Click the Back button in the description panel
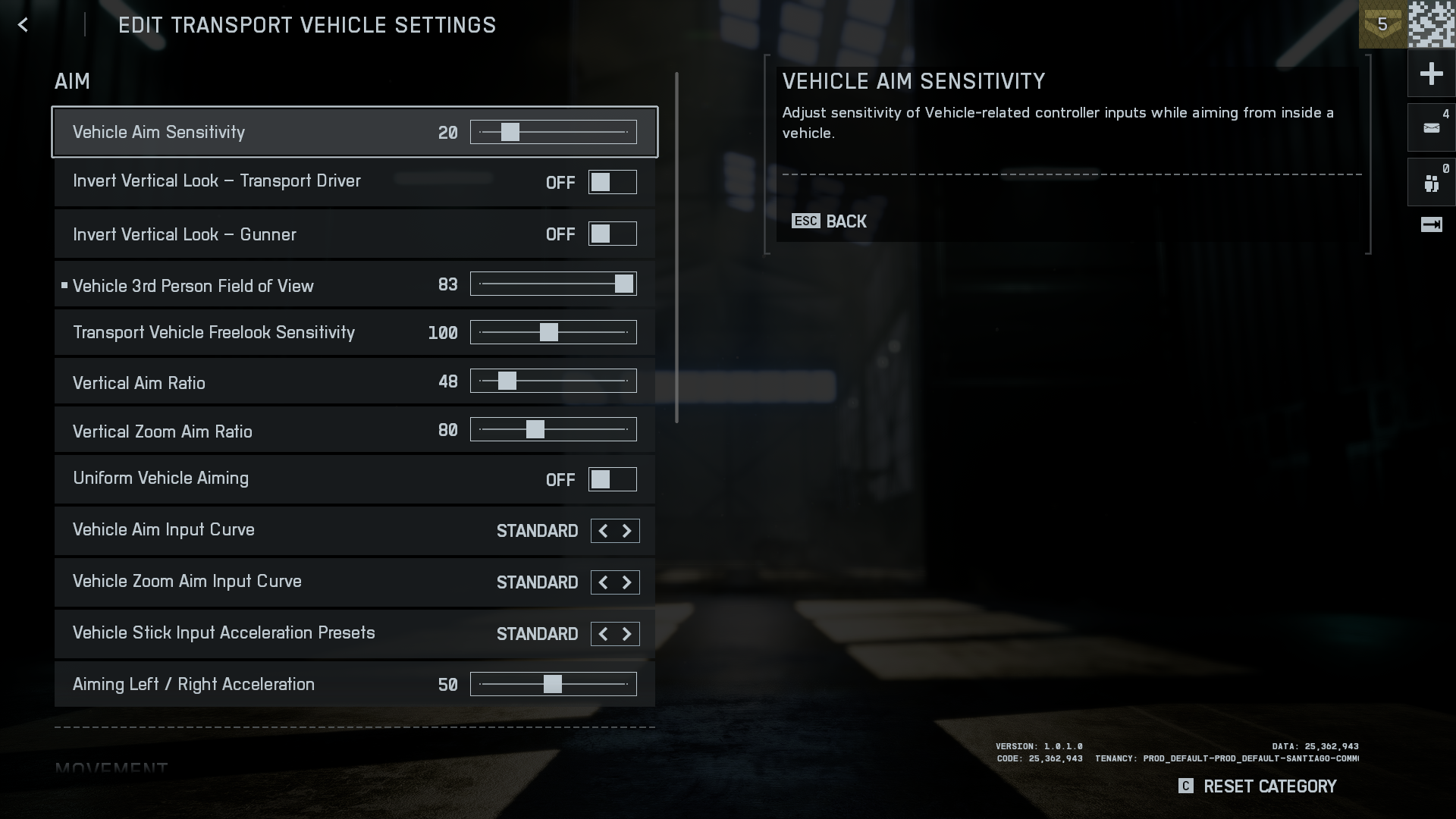 [x=829, y=221]
